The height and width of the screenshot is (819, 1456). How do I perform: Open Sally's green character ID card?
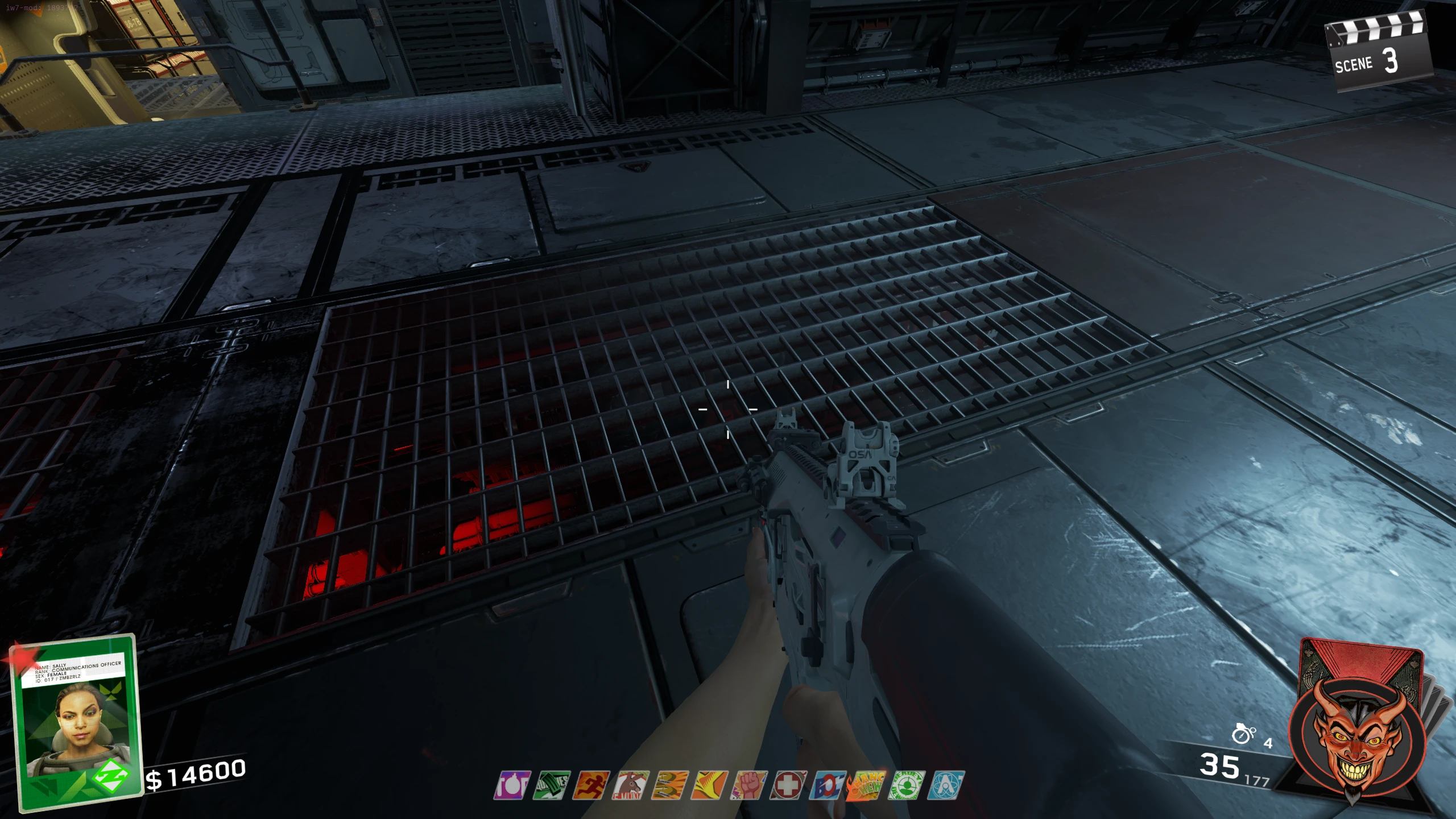coord(77,721)
